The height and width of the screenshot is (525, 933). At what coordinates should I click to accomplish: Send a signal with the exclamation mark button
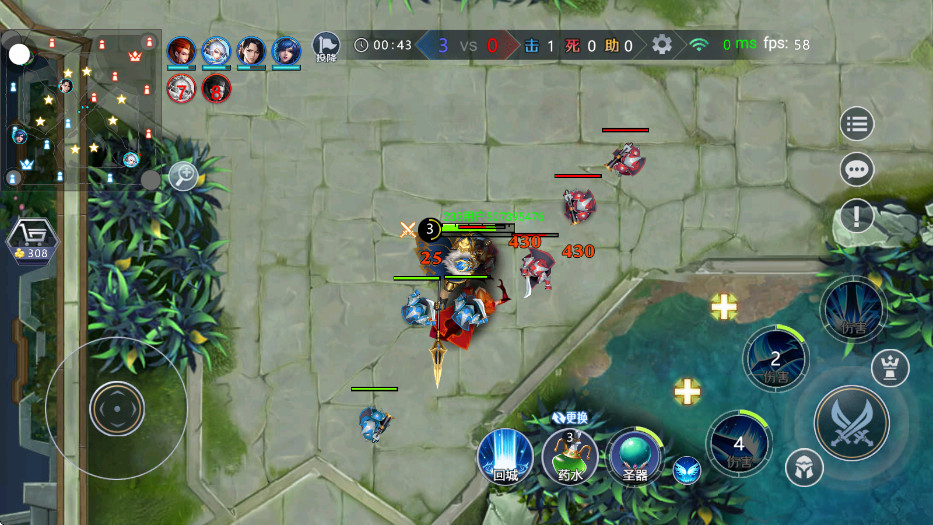coord(857,215)
